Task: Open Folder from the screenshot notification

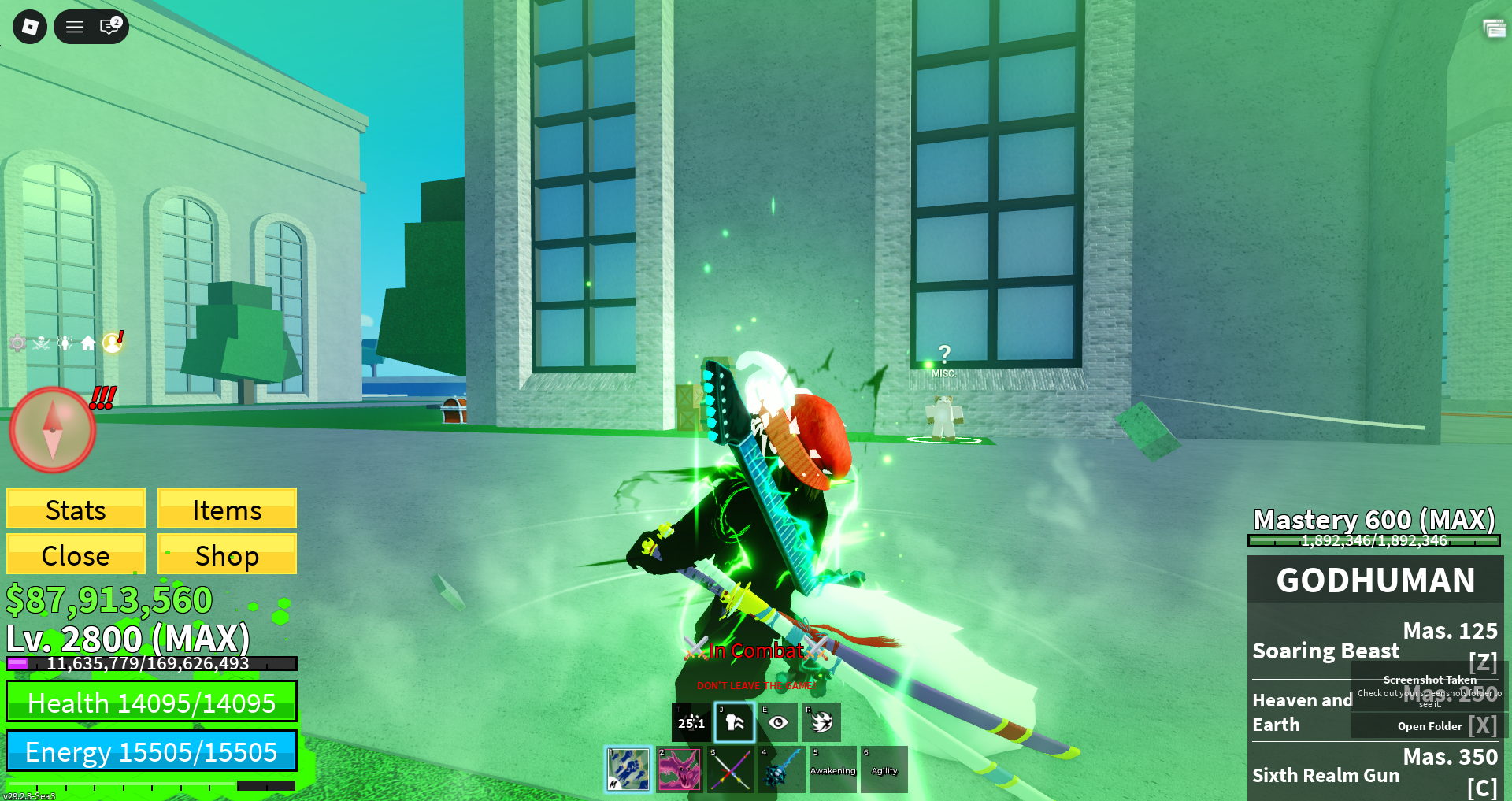Action: click(x=1429, y=726)
